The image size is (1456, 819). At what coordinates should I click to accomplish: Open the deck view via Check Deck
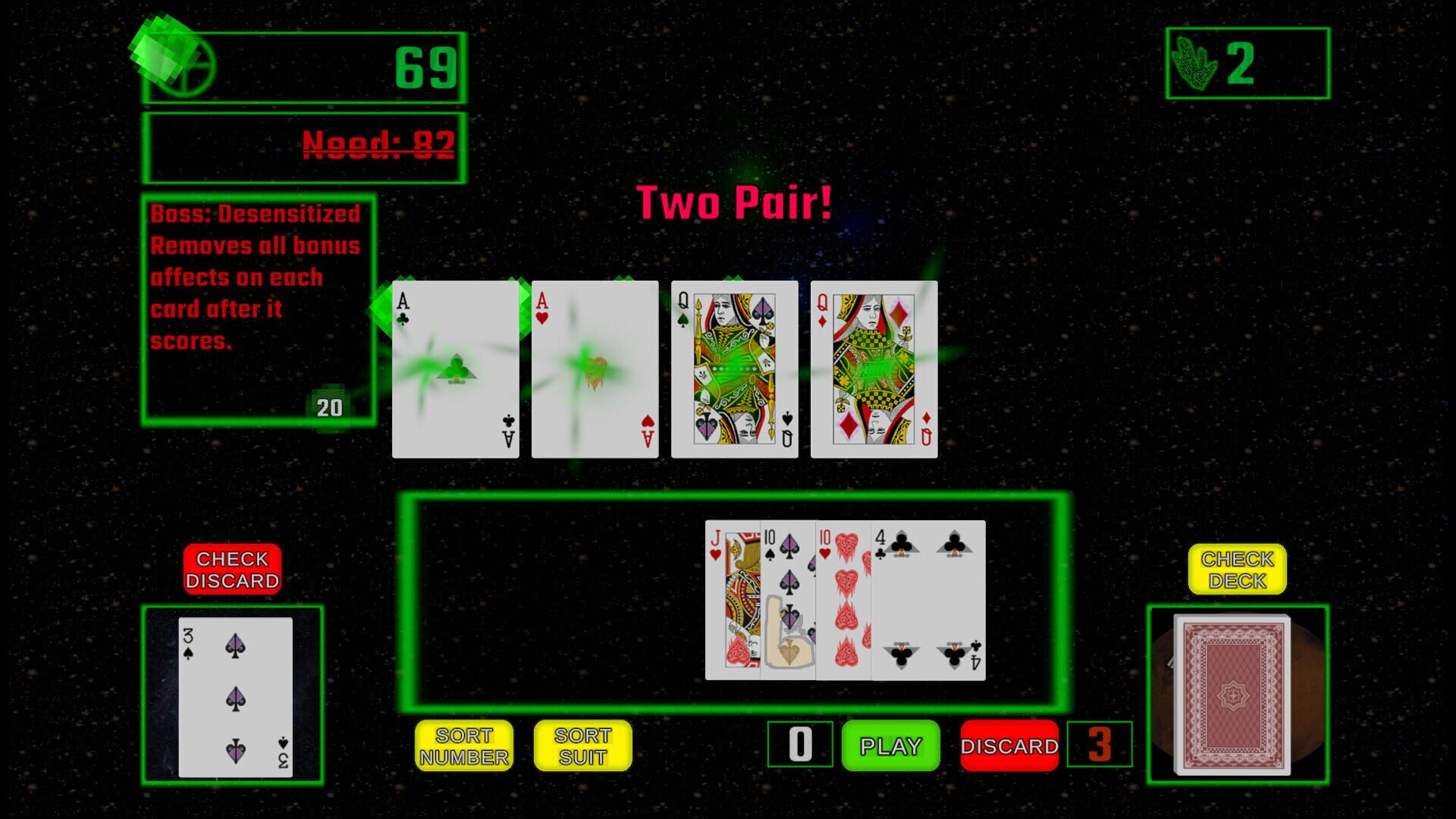coord(1238,568)
